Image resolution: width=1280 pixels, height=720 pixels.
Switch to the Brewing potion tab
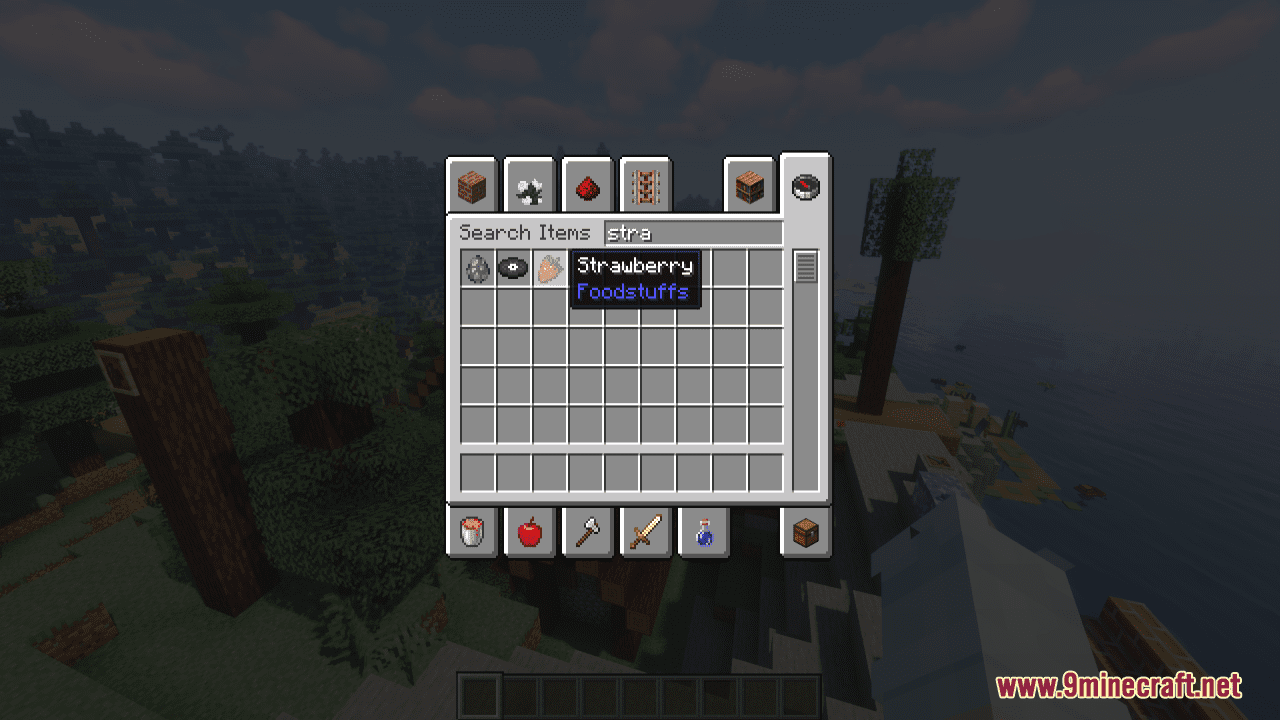pos(703,532)
